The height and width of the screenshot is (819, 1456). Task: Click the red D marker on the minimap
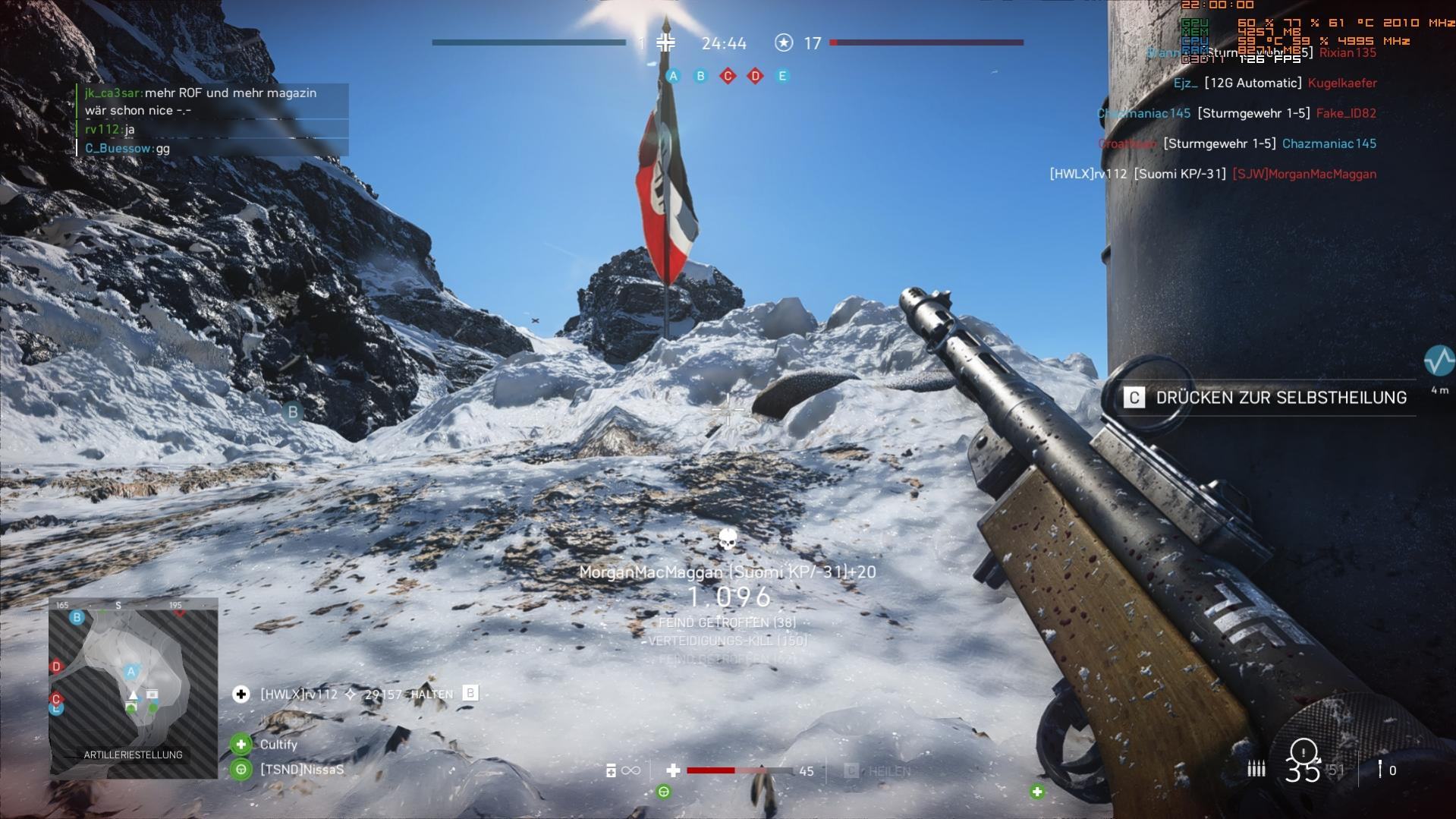pyautogui.click(x=55, y=667)
